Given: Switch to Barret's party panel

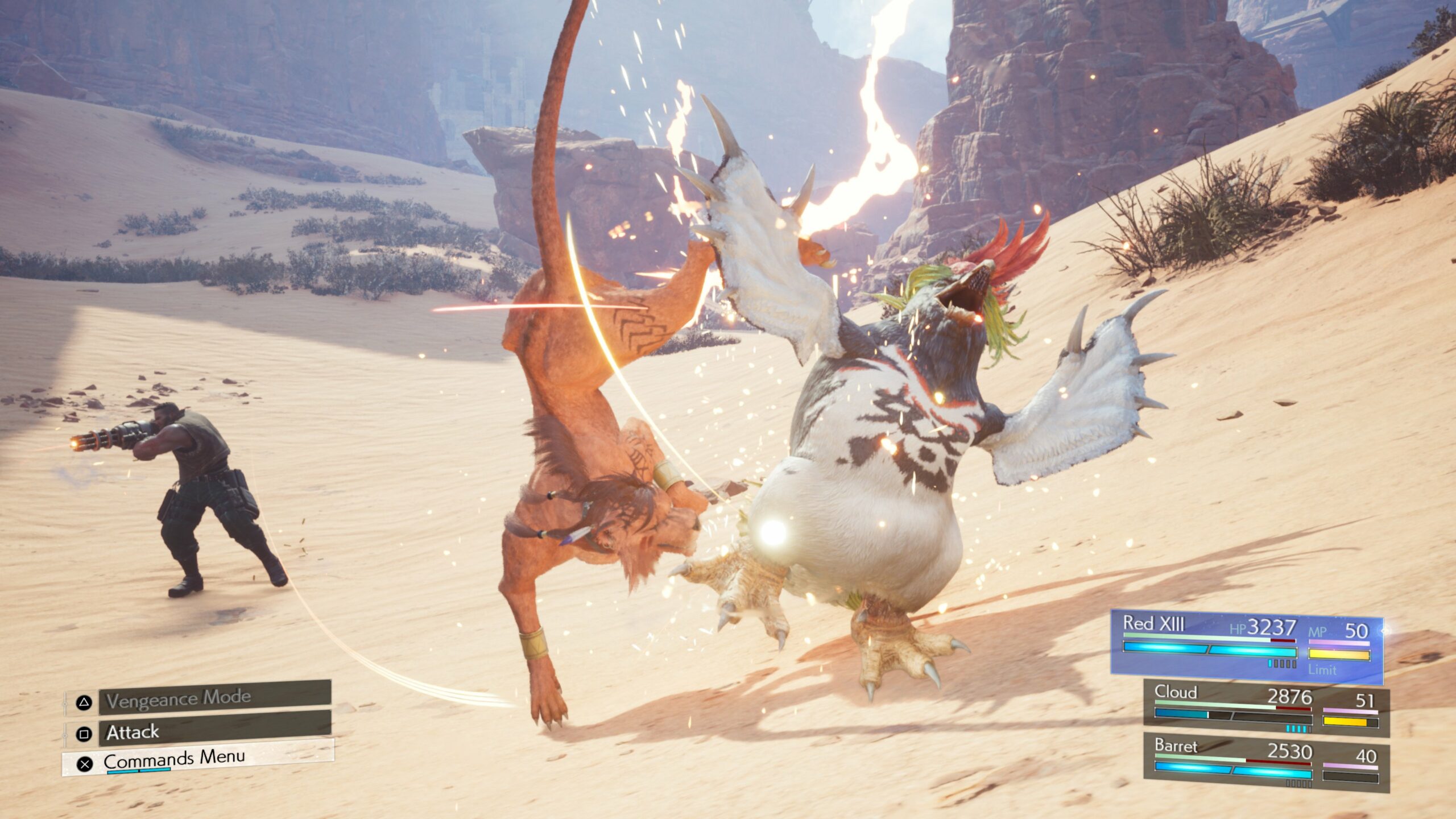Looking at the screenshot, I should 1266,763.
